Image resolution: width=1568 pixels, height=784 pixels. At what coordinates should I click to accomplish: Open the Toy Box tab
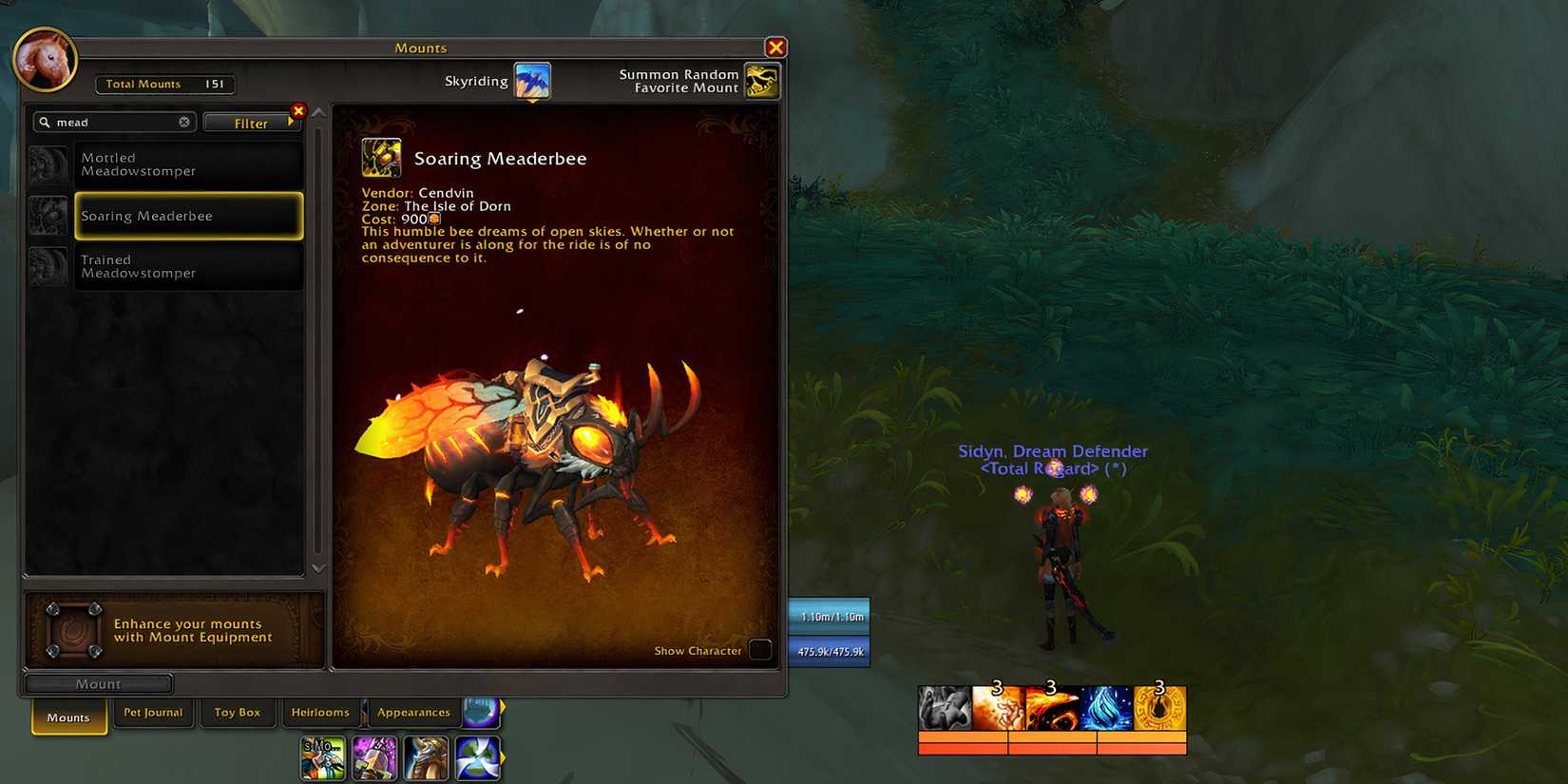(x=238, y=712)
